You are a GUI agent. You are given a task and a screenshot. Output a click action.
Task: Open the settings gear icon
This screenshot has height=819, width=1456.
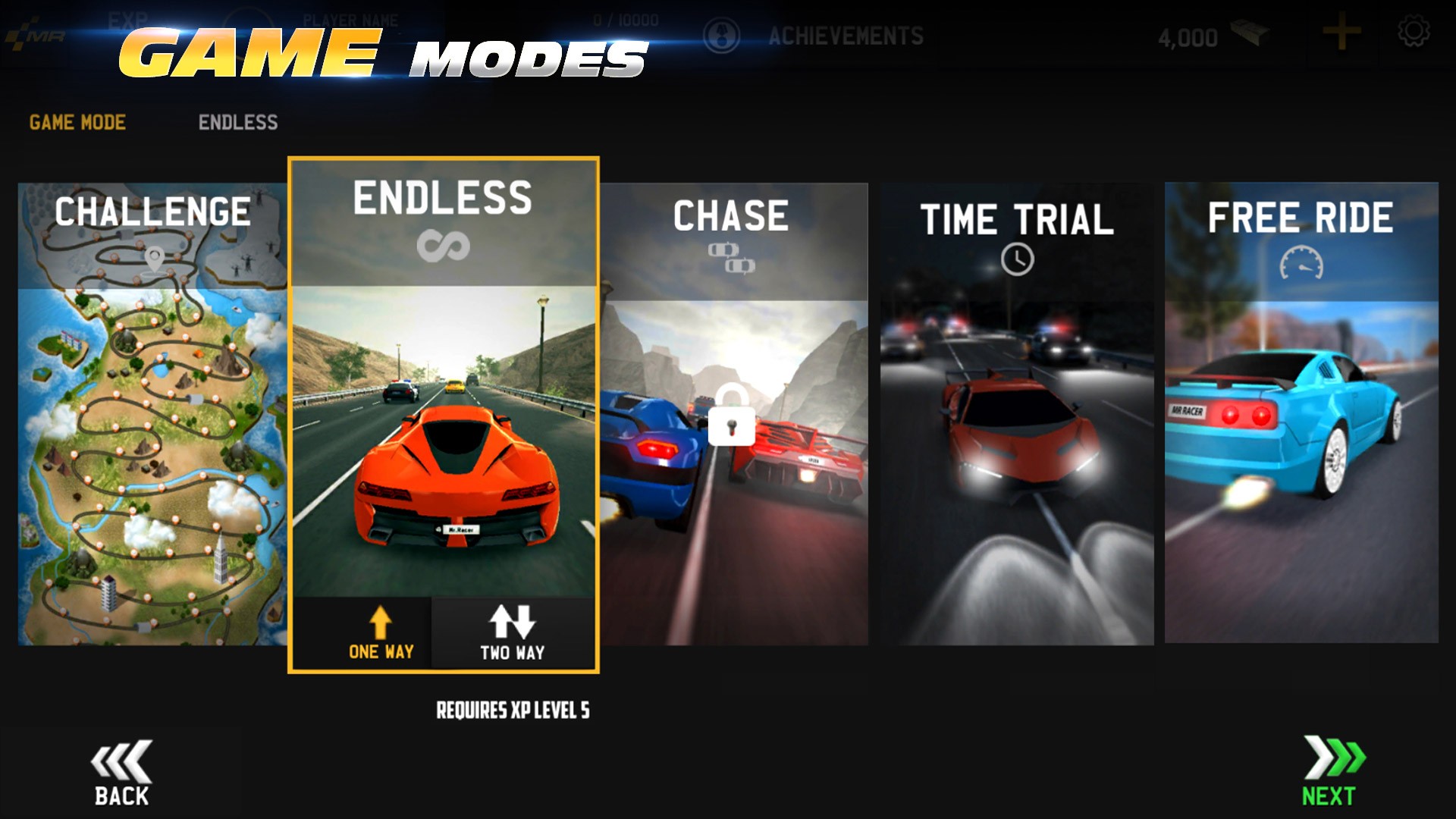pos(1413,33)
